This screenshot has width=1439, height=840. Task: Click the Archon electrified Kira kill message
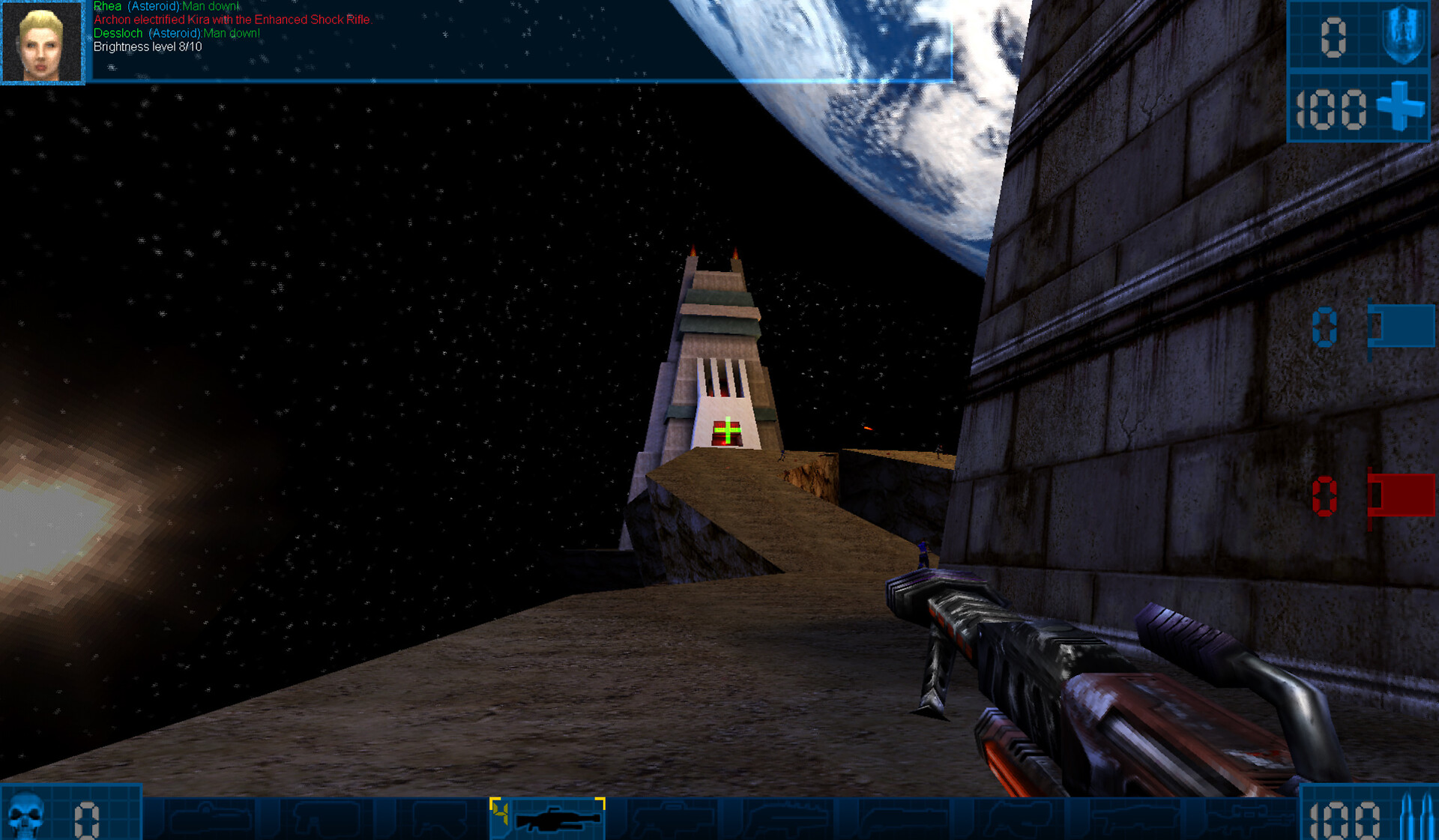point(232,20)
